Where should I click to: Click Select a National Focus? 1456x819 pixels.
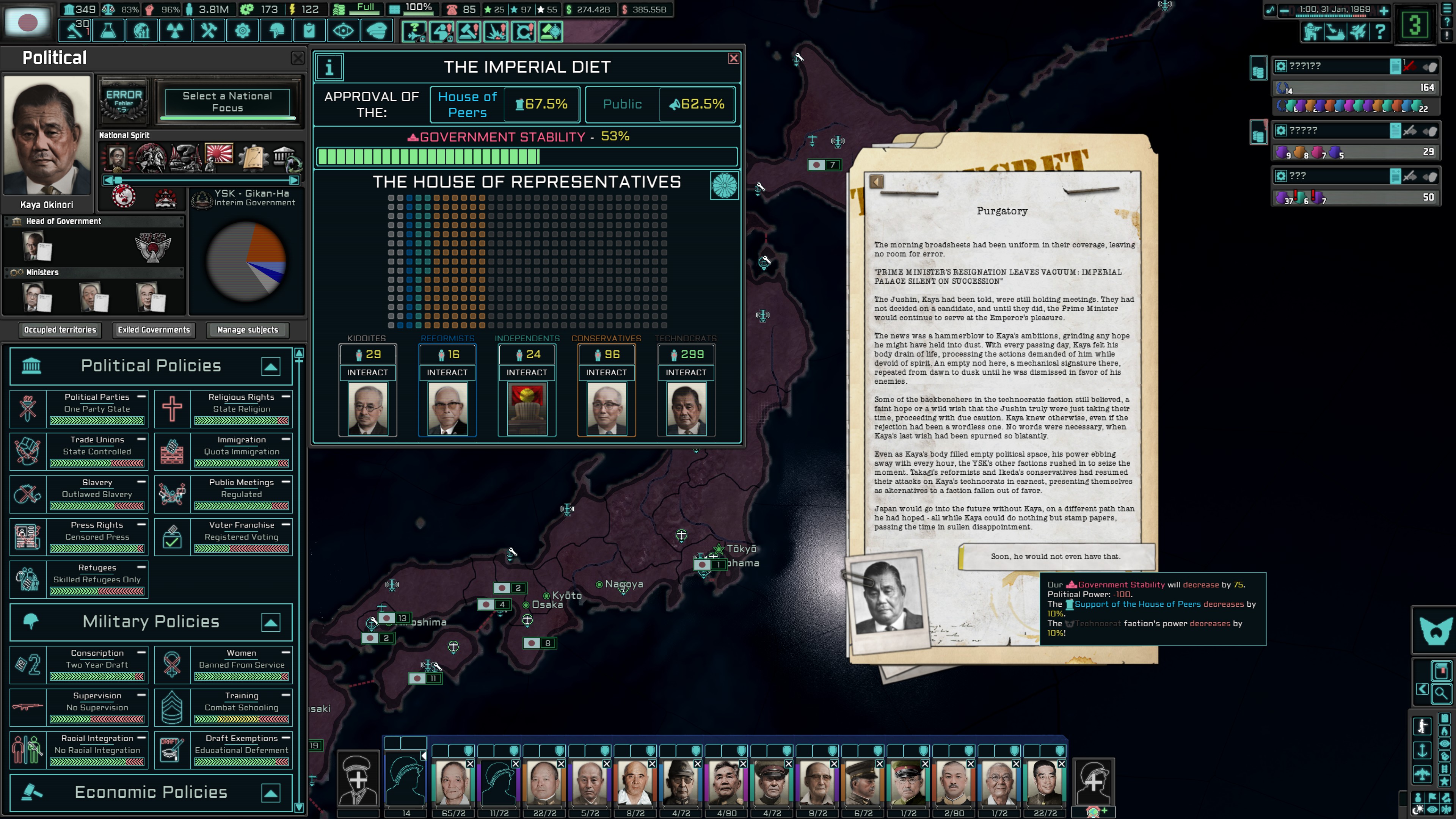[228, 102]
